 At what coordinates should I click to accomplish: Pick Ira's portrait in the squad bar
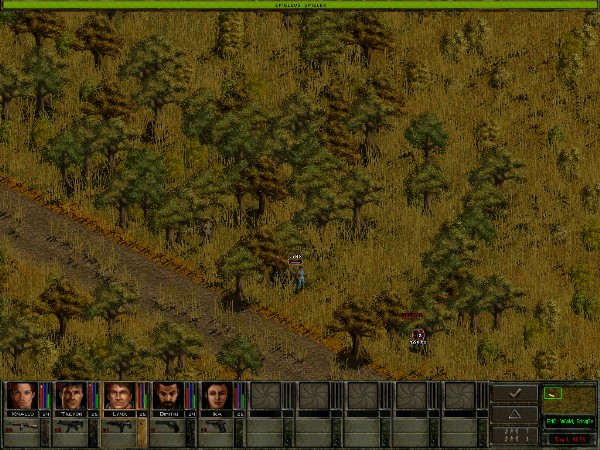pos(216,395)
